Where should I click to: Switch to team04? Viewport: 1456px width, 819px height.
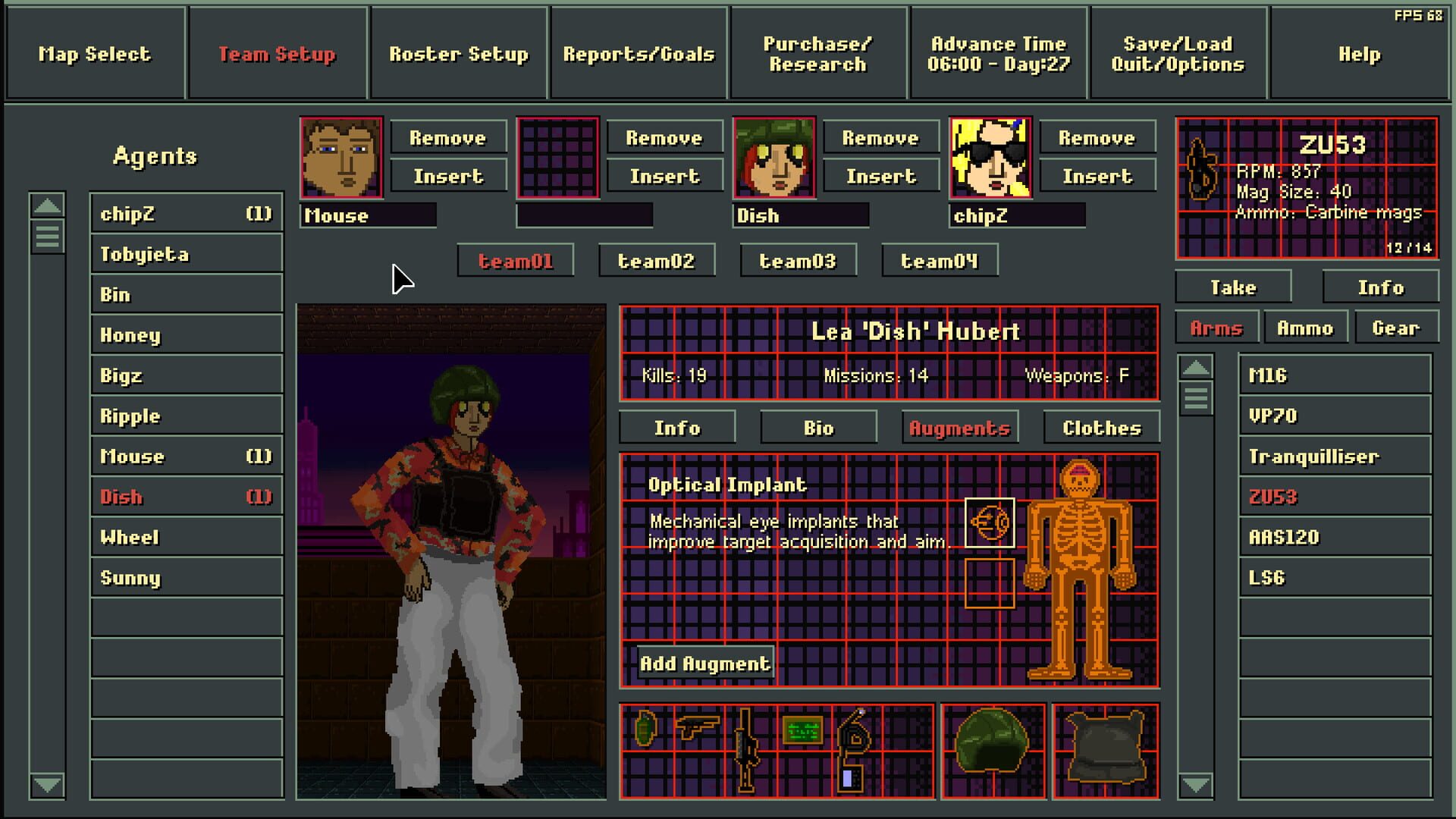[940, 260]
